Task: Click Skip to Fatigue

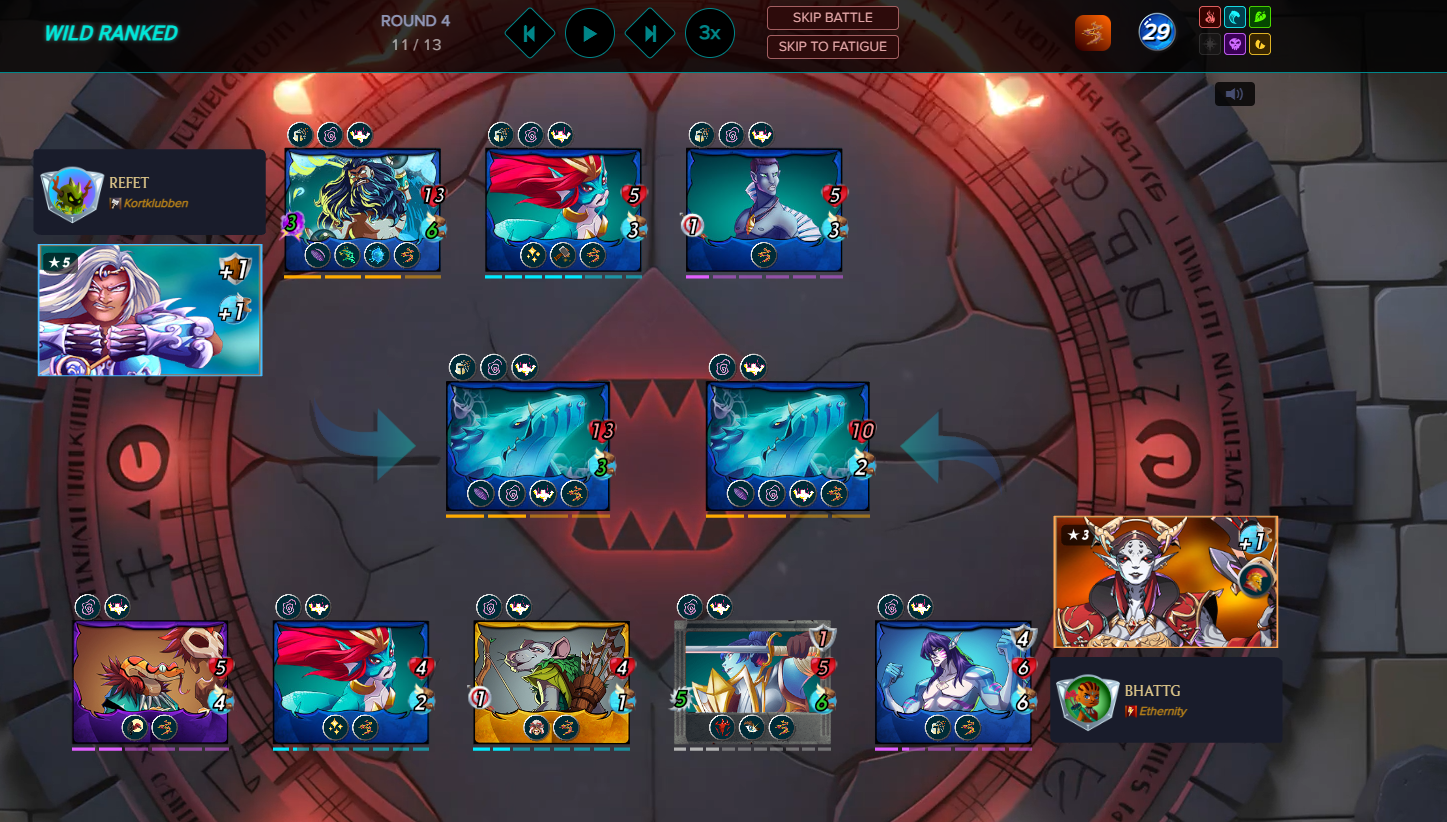Action: 832,47
